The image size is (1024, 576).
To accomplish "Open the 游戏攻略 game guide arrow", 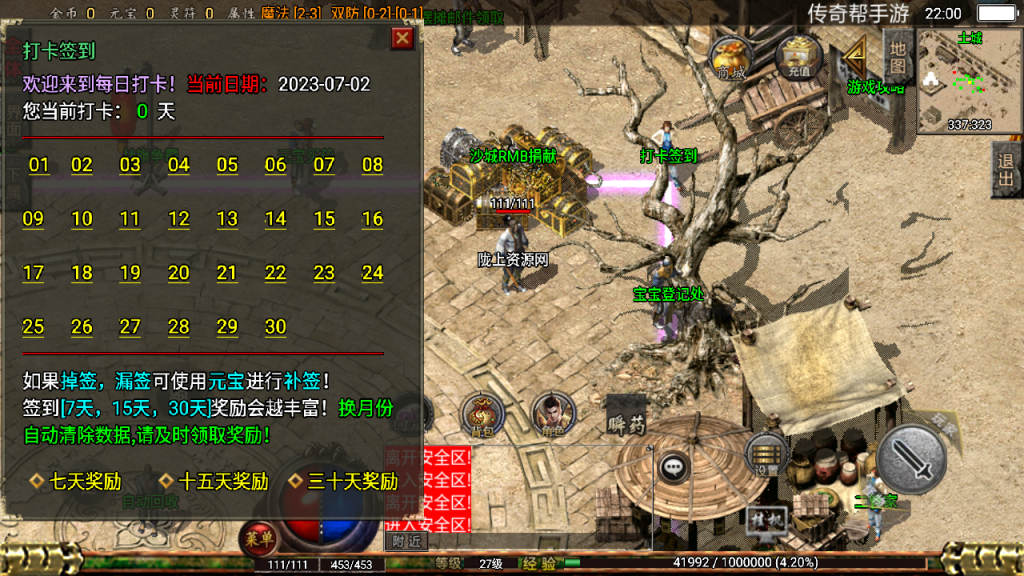I will coord(860,66).
